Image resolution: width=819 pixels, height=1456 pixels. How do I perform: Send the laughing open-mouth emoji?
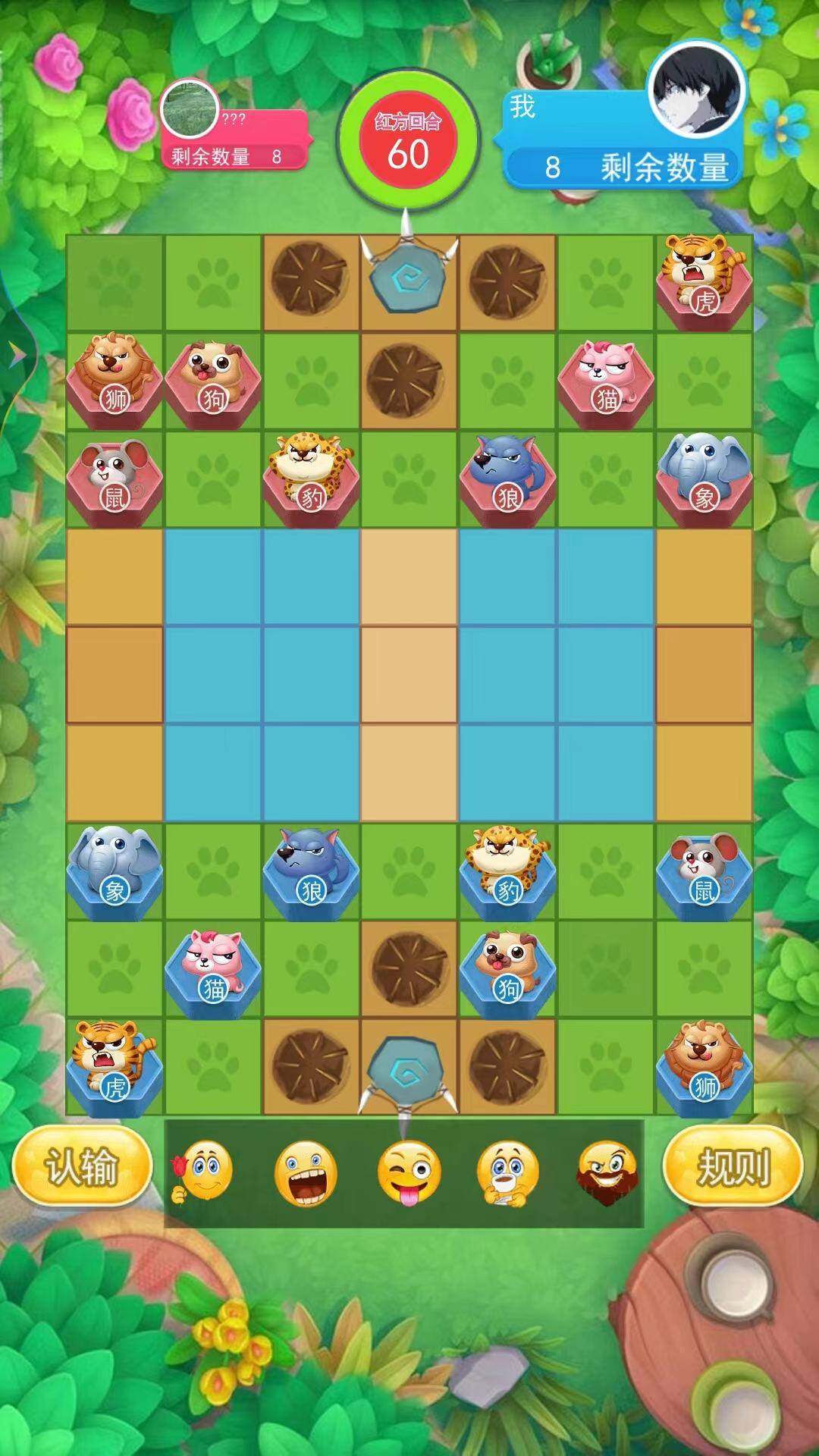pos(306,1173)
